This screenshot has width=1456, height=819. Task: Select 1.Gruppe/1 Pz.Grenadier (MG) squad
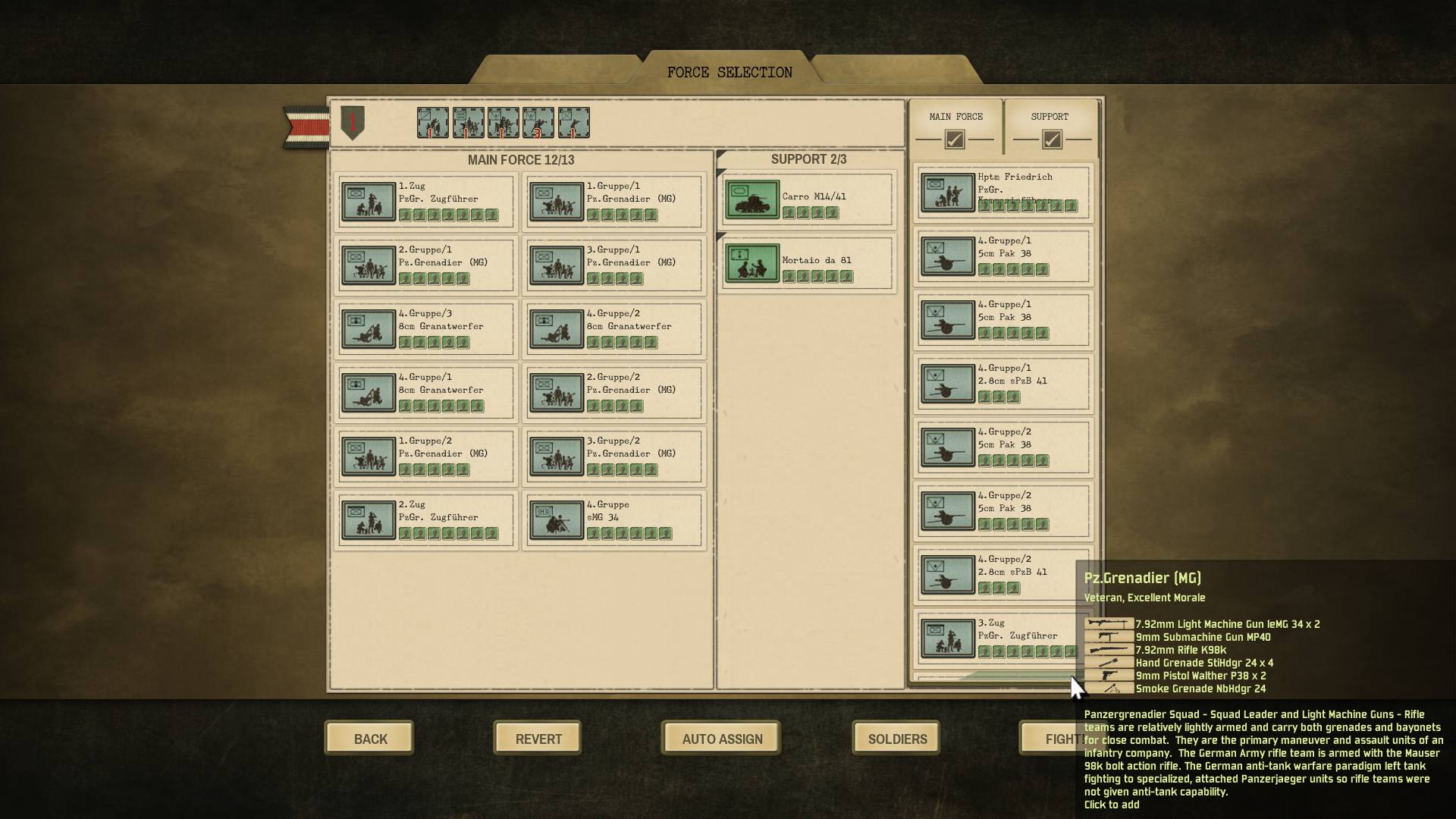tap(613, 202)
